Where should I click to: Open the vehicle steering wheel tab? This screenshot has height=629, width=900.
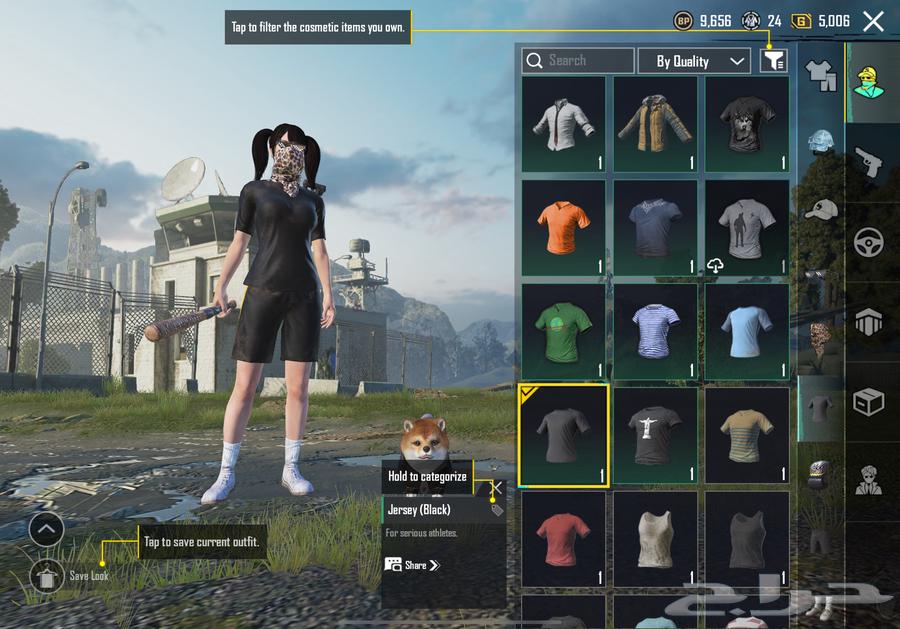pos(867,242)
